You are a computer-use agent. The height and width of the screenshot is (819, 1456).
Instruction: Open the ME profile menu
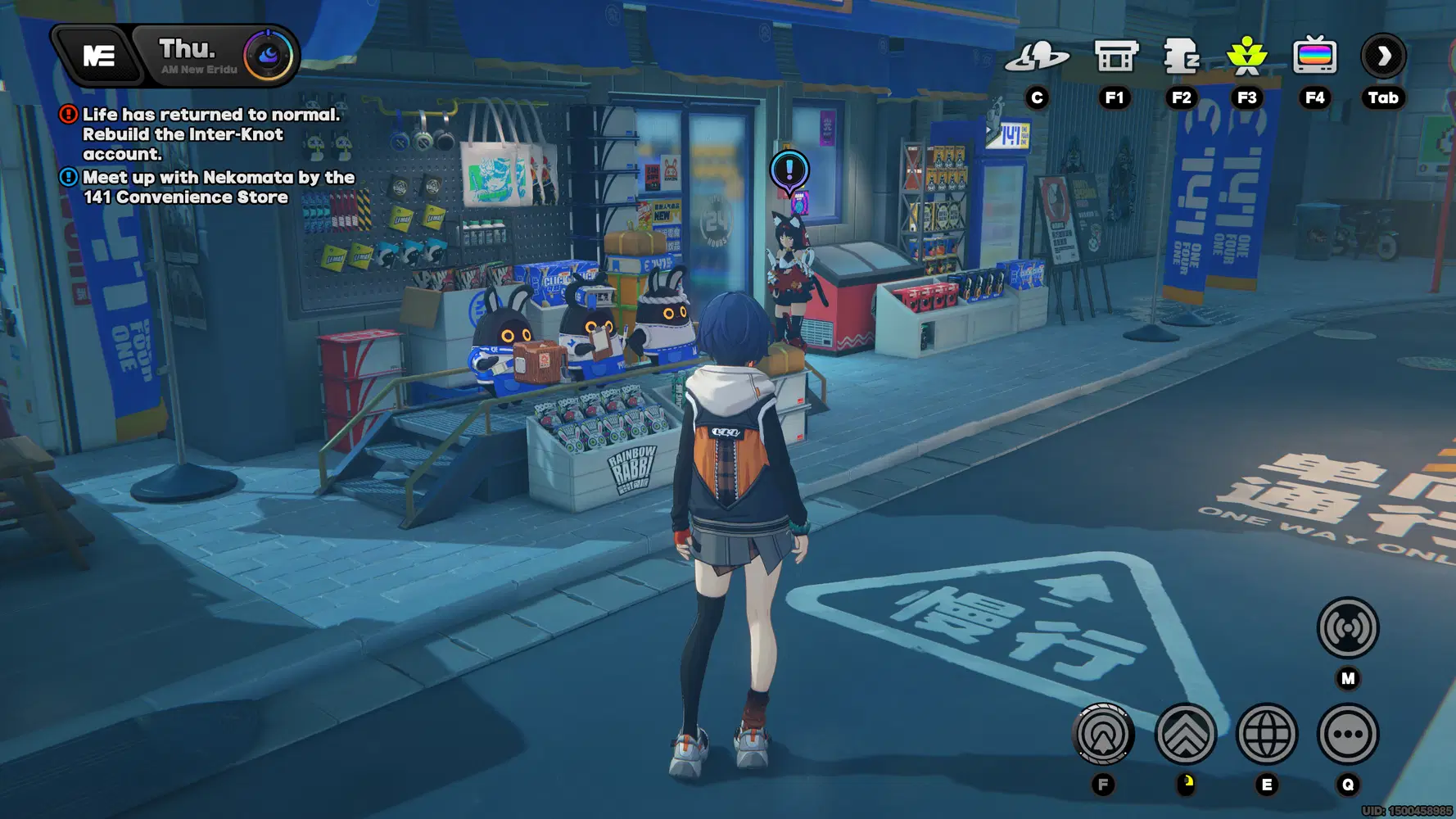click(x=98, y=56)
